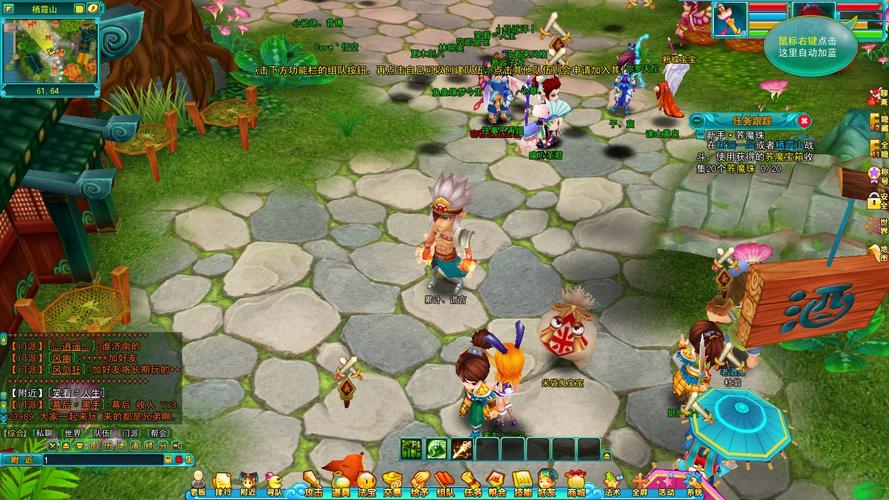Show the 帮会 chat tab

159,433
